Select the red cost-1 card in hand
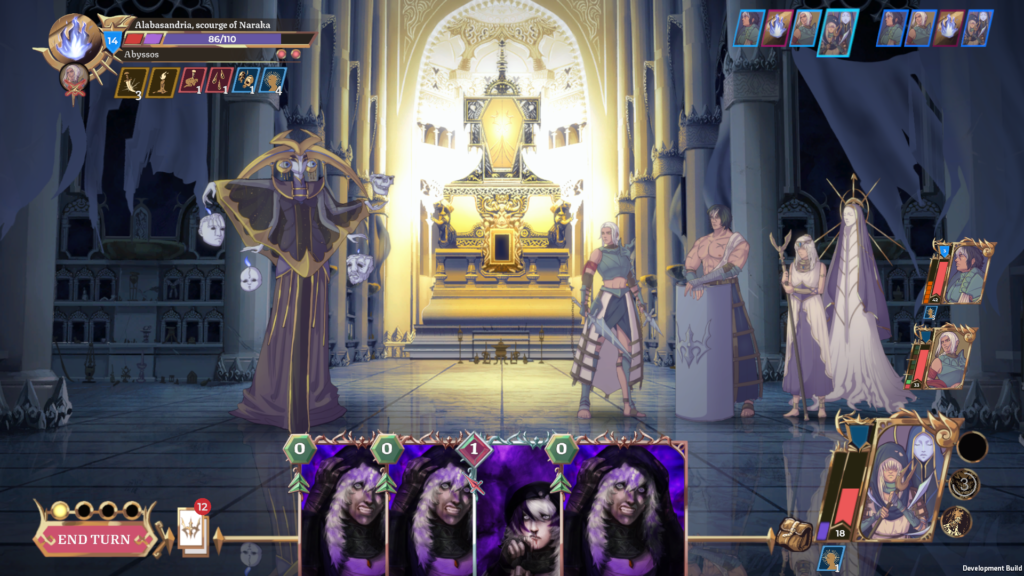Image resolution: width=1024 pixels, height=576 pixels. click(516, 505)
